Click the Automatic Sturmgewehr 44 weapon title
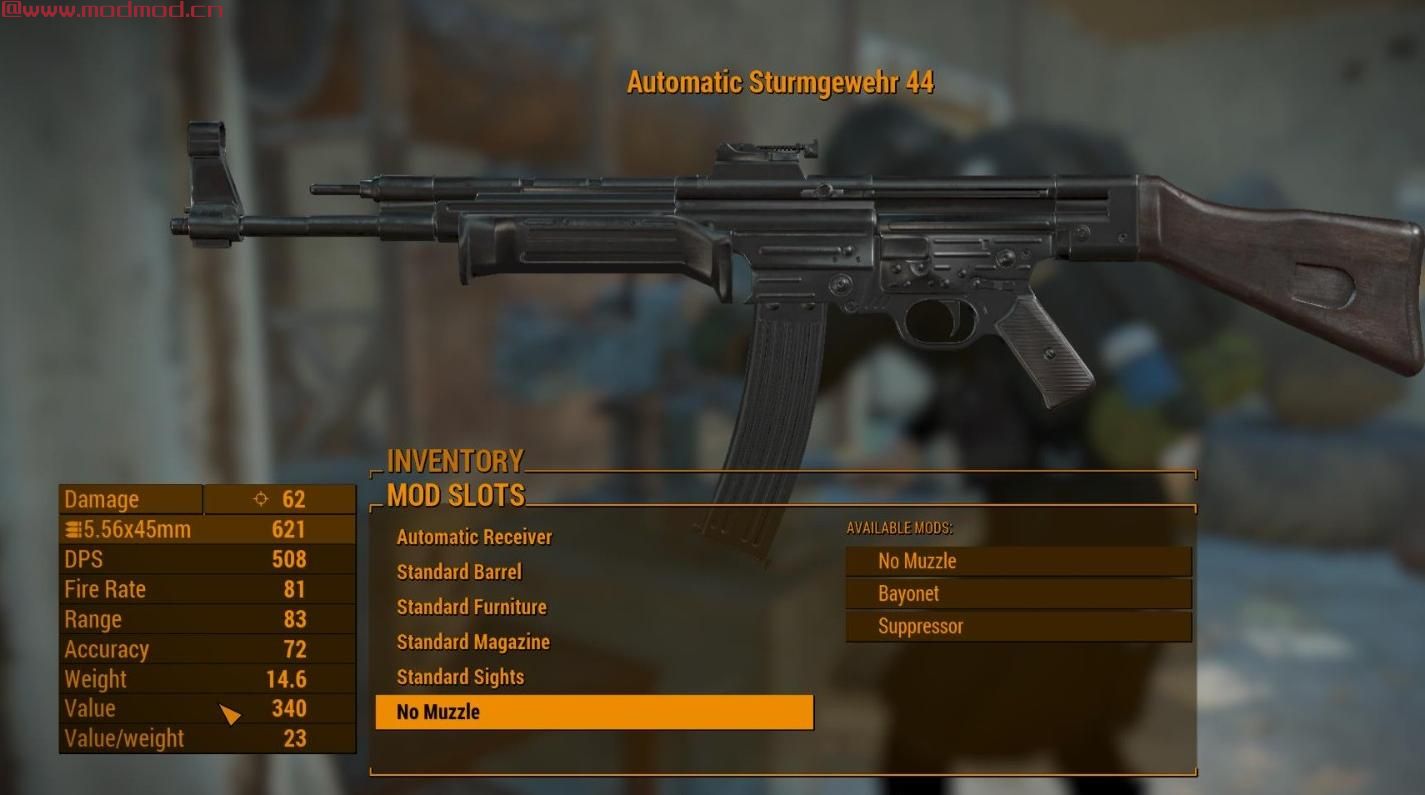 click(783, 83)
